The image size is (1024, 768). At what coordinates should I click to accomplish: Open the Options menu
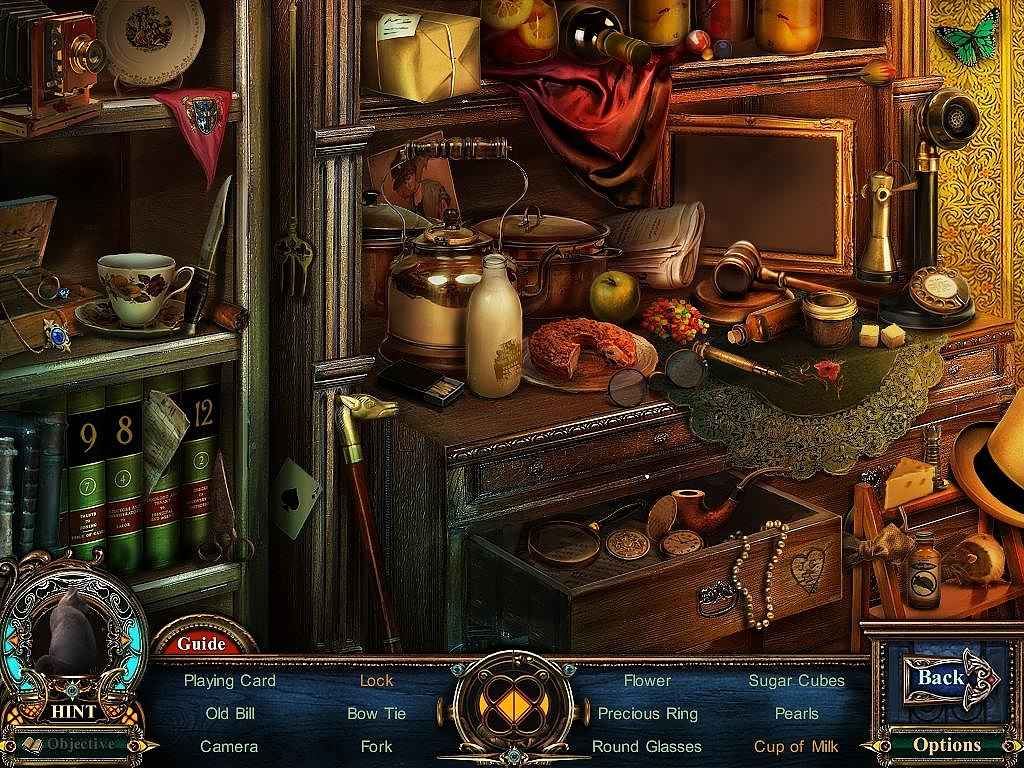[x=946, y=744]
